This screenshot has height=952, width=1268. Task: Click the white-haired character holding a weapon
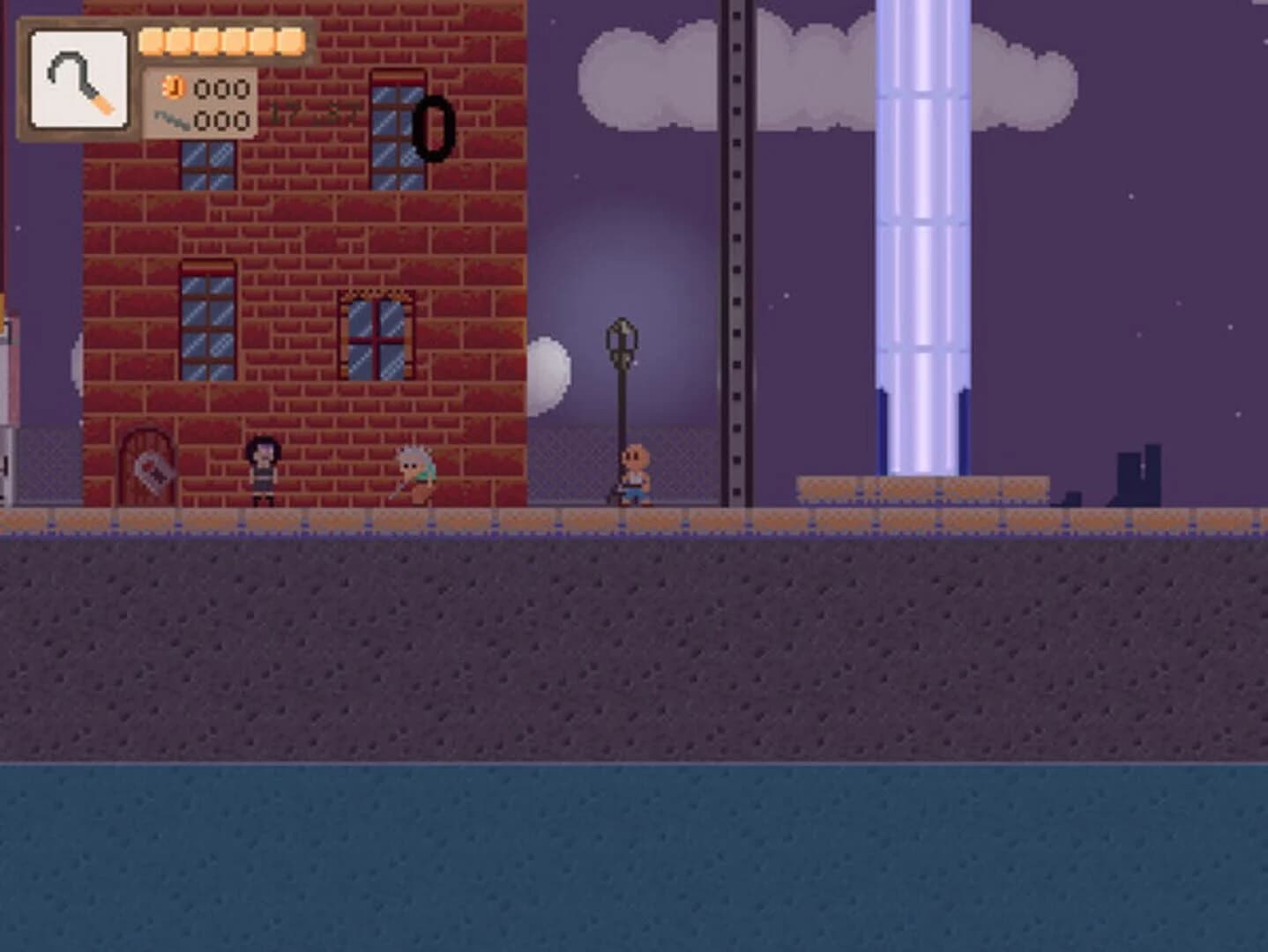click(x=414, y=474)
